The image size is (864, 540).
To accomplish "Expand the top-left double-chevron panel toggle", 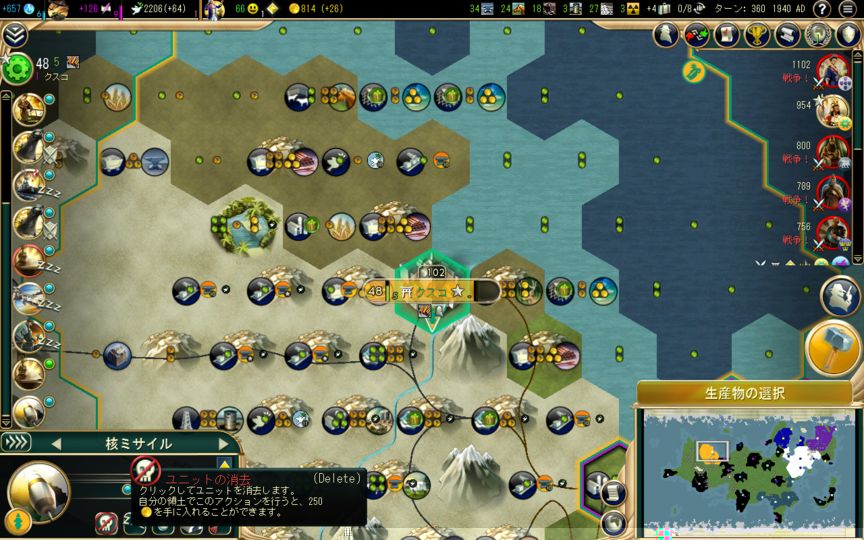I will [14, 35].
